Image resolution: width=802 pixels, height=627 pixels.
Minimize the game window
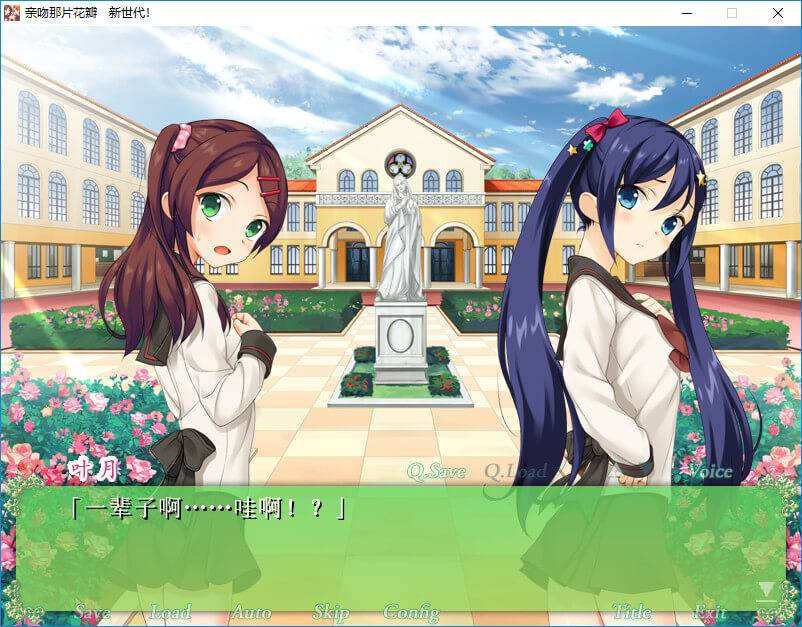pos(686,13)
